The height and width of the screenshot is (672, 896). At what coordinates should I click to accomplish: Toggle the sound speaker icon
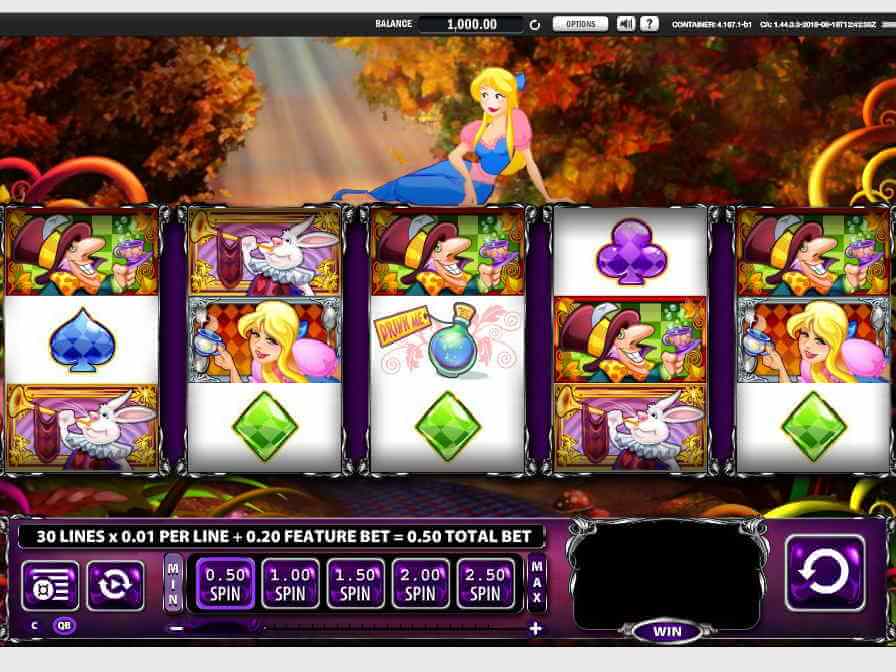[626, 24]
